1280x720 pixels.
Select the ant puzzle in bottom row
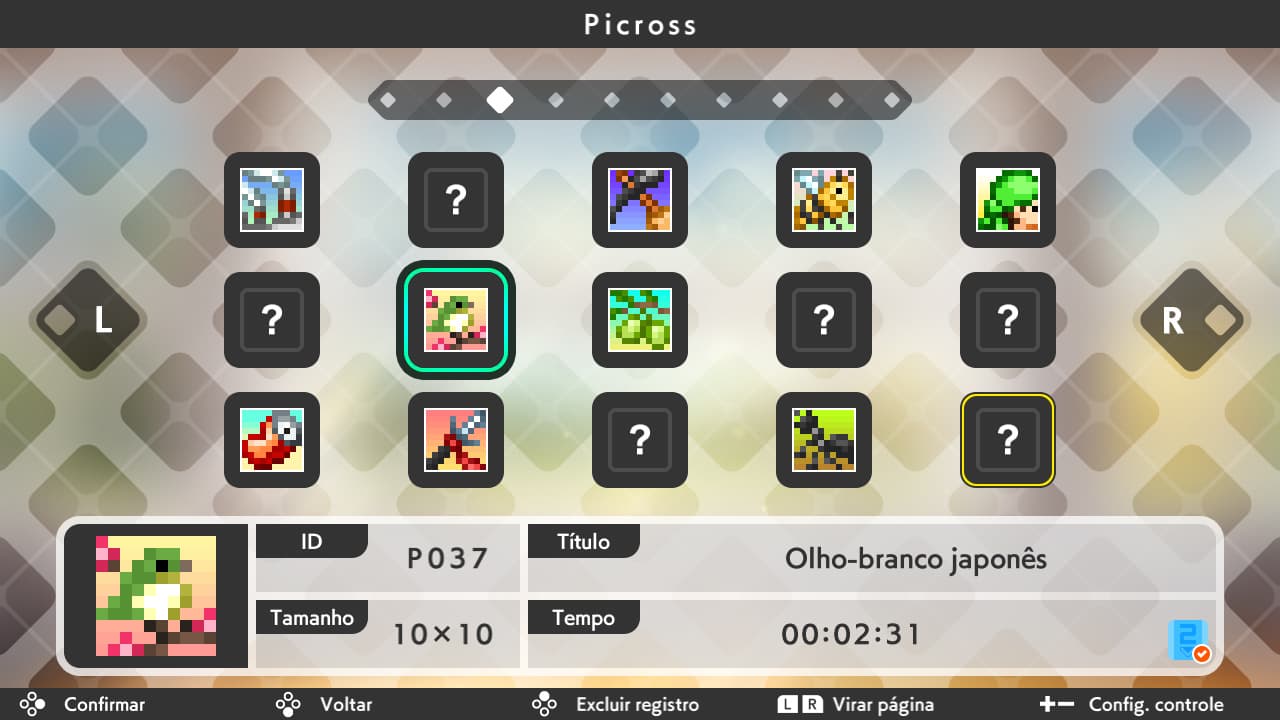coord(824,440)
